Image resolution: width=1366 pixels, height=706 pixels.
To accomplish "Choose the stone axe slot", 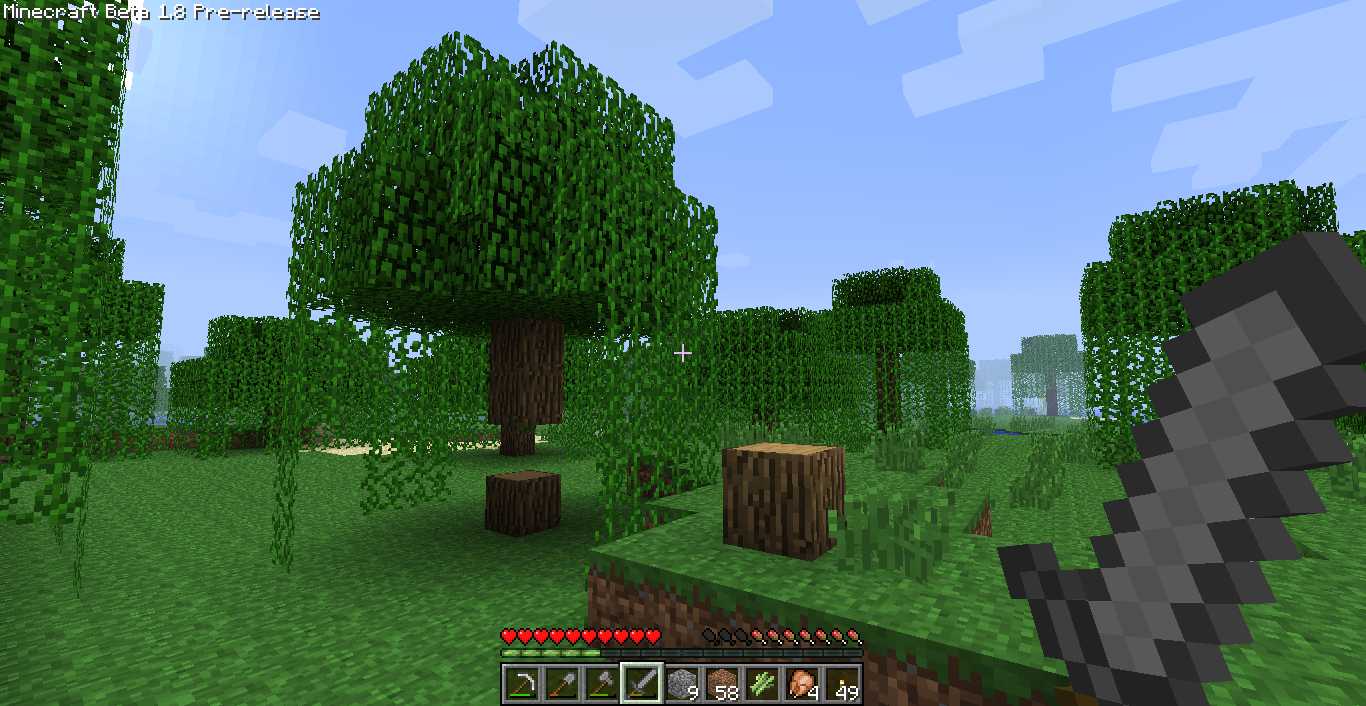I will [600, 684].
